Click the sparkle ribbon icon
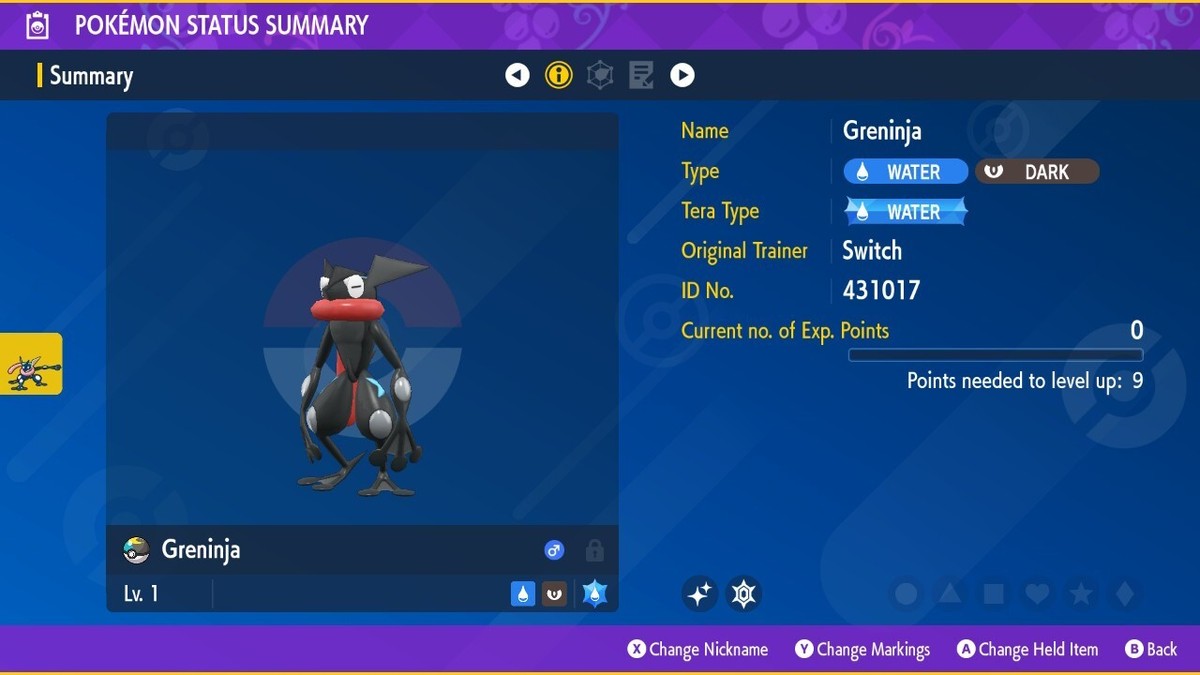1200x675 pixels. pos(700,594)
